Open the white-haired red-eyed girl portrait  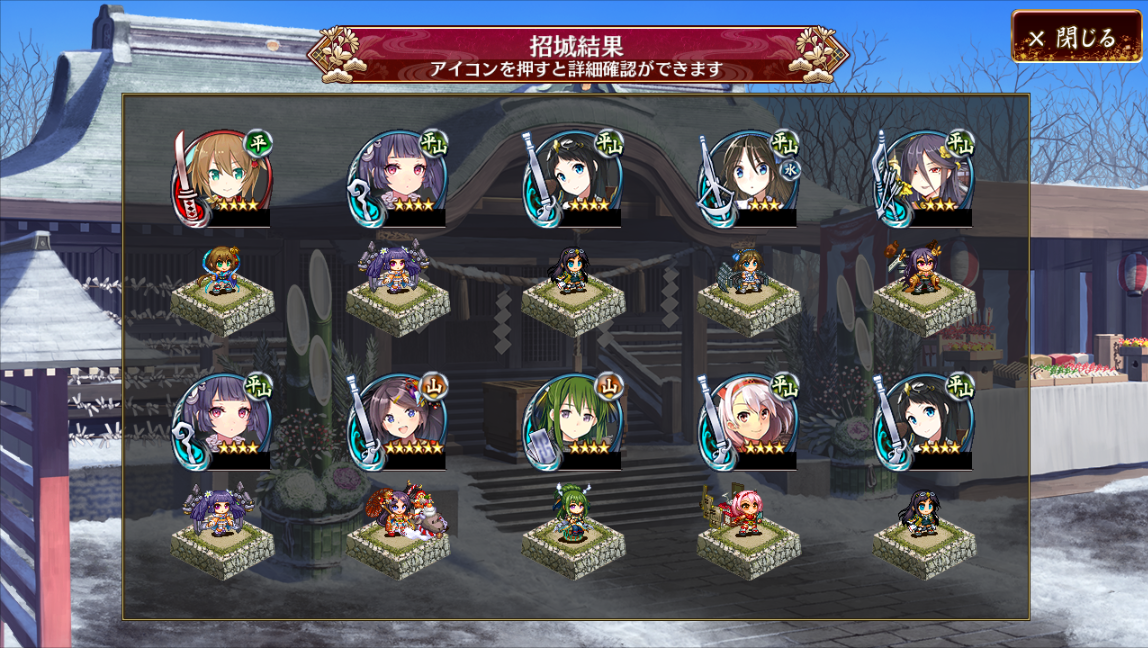coord(749,421)
